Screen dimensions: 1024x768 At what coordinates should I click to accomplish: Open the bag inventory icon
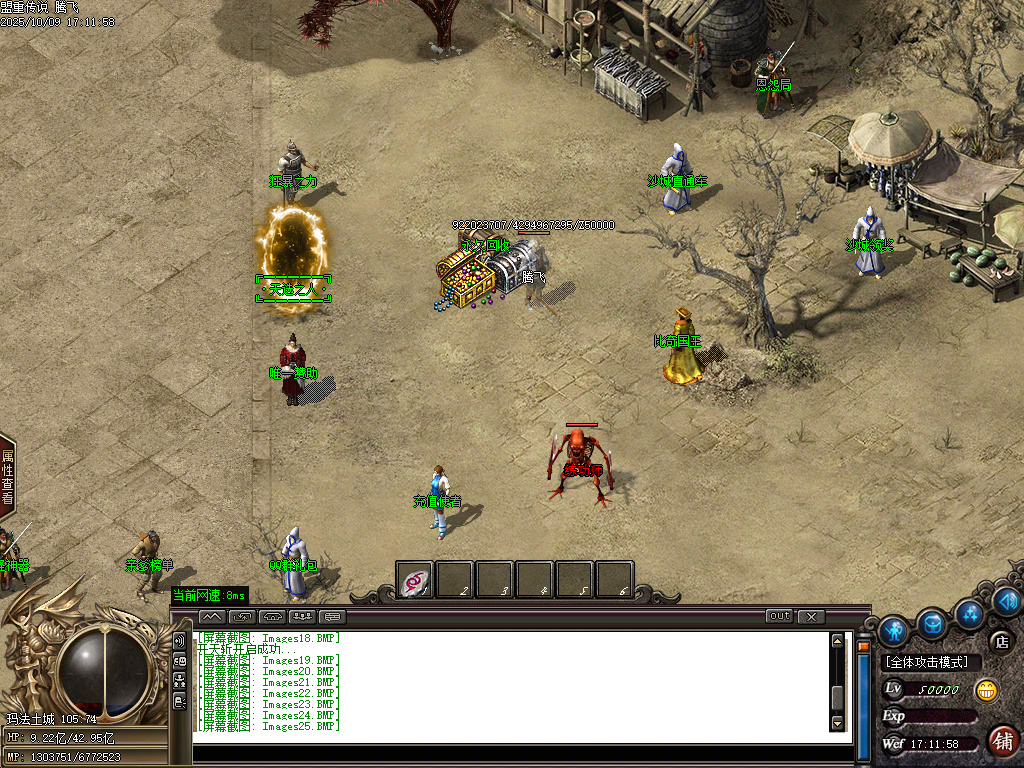[932, 624]
